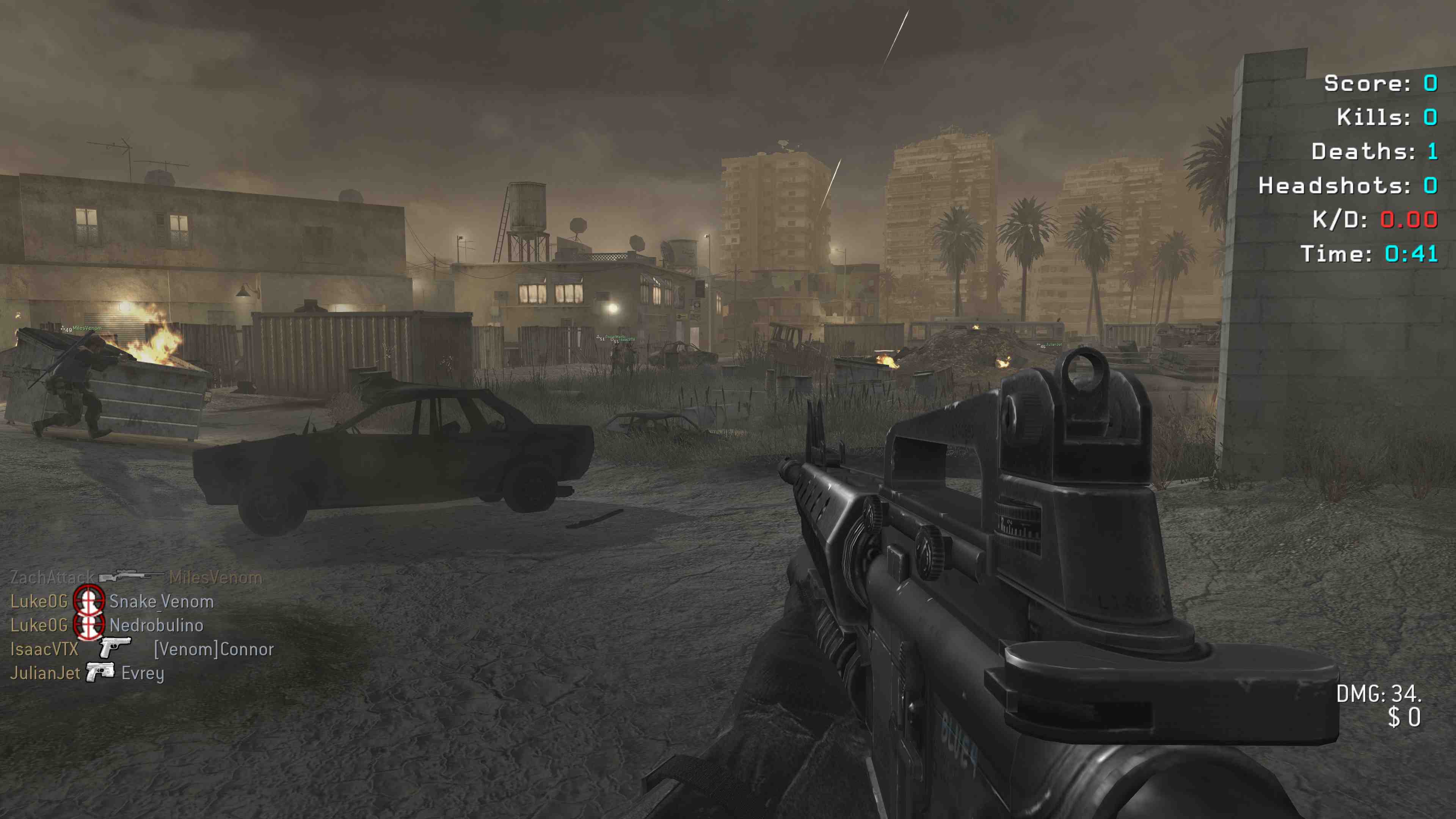Click the sniper rifle icon in the killfeed
Viewport: 1456px width, 819px height.
pos(132,576)
